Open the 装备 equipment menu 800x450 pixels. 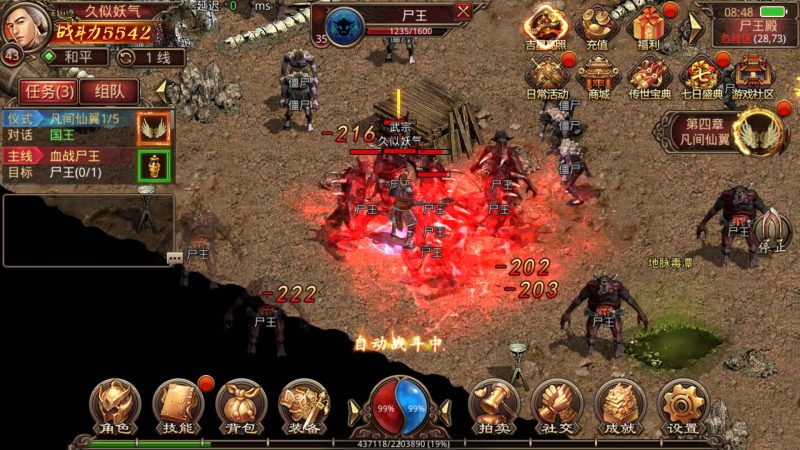click(304, 405)
